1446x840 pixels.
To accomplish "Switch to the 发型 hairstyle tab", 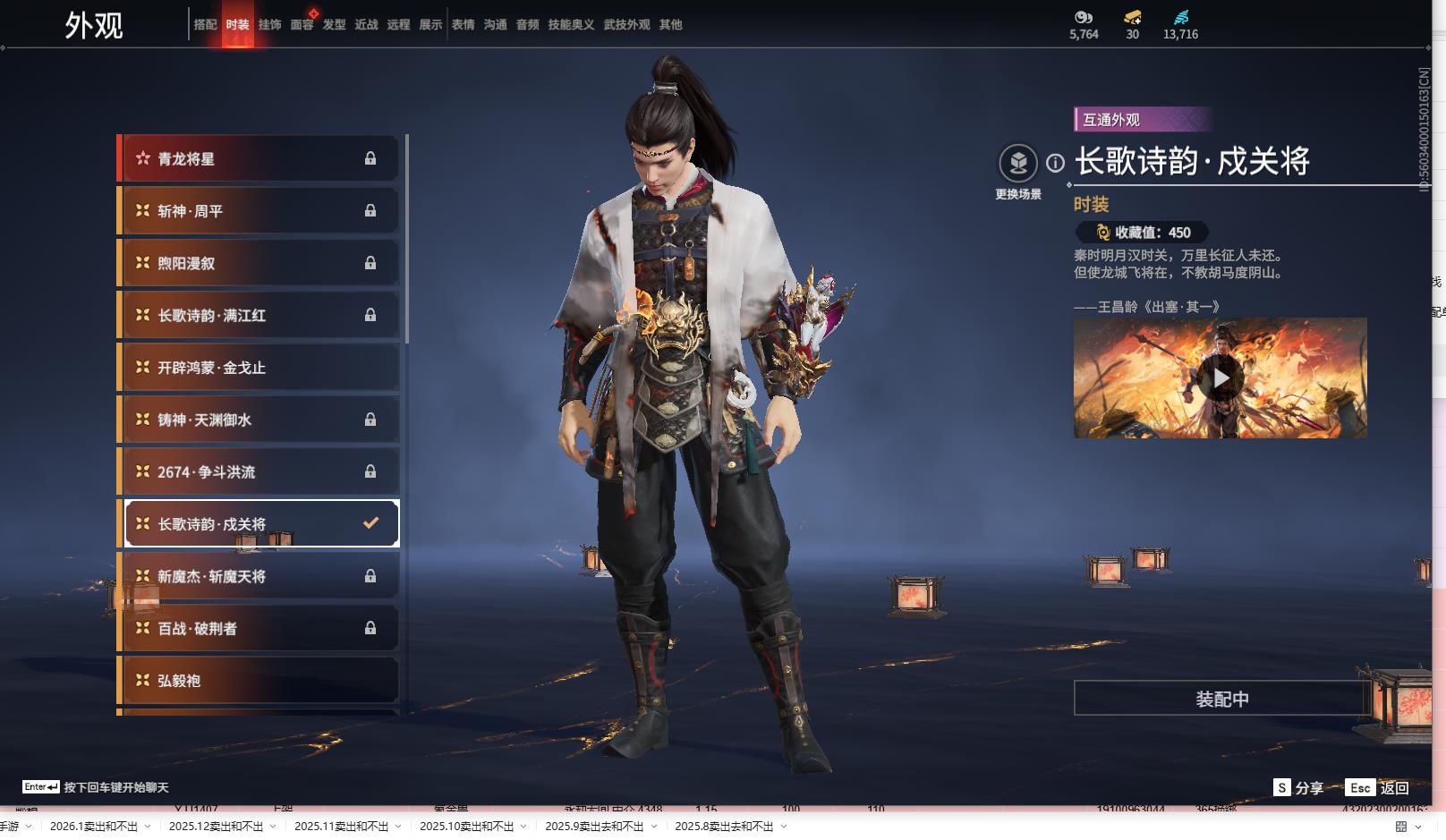I will click(x=334, y=25).
